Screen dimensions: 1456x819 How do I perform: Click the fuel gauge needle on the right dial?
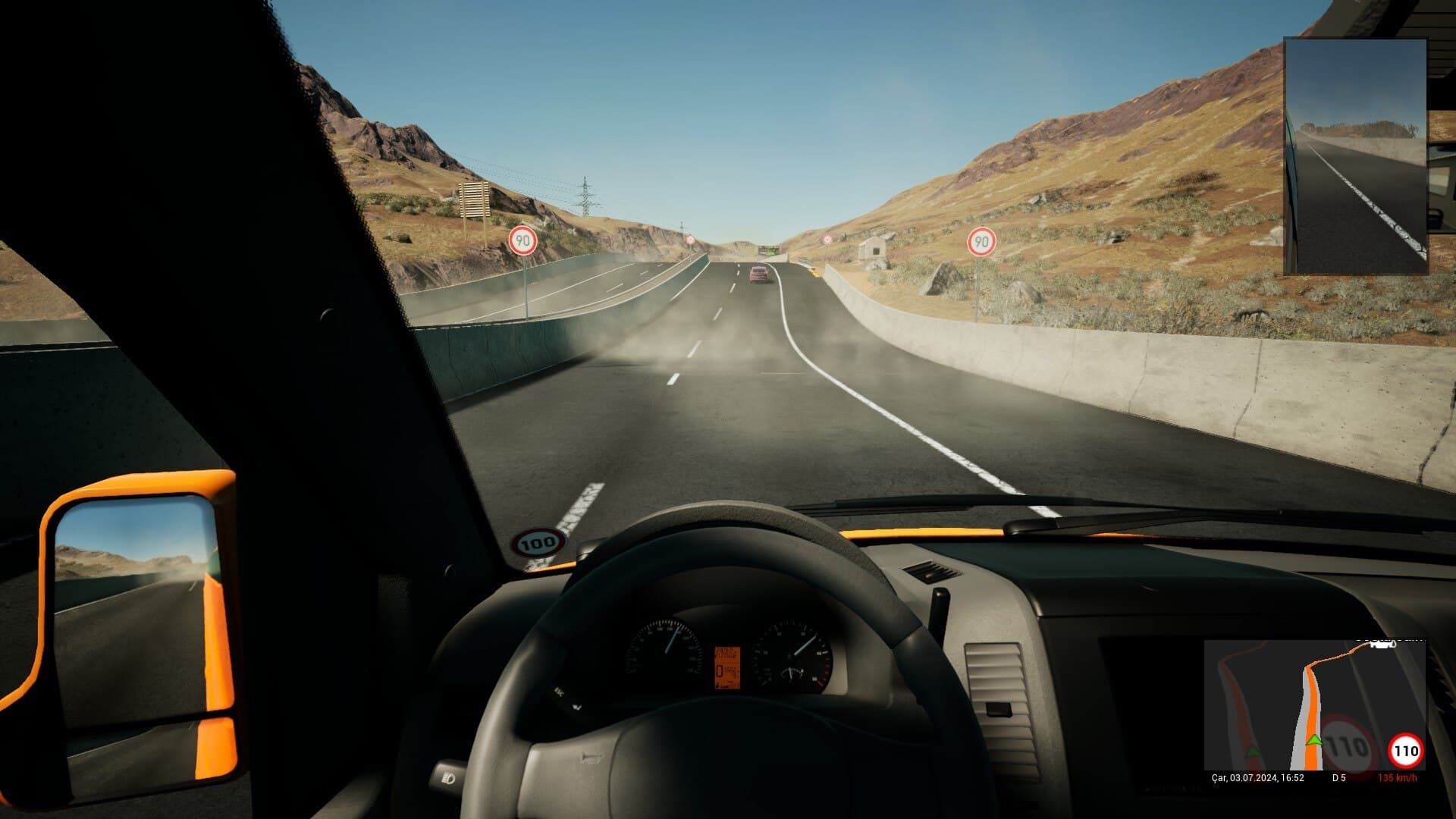[790, 673]
